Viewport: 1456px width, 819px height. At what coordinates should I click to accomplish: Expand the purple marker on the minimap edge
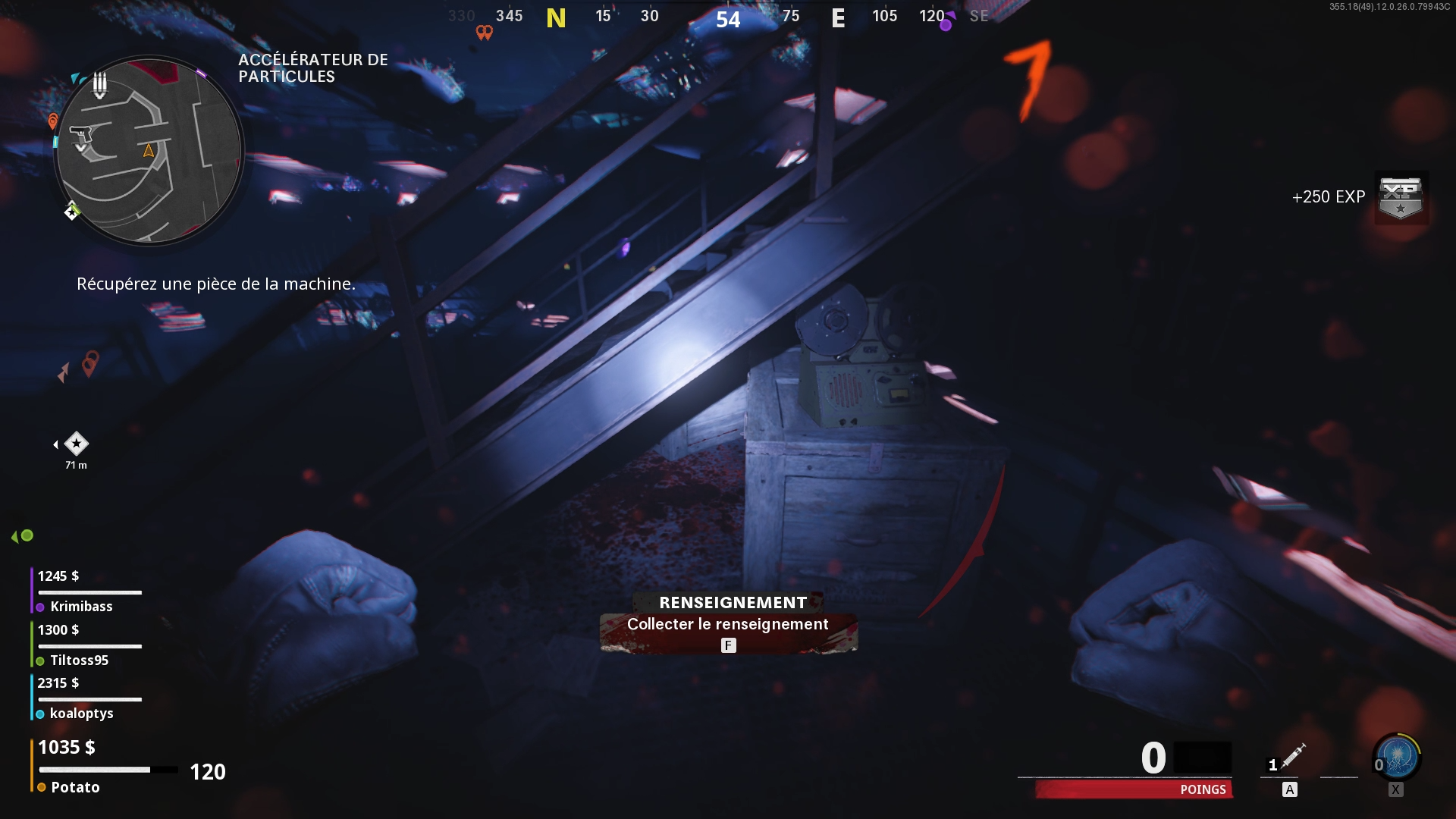(x=202, y=73)
